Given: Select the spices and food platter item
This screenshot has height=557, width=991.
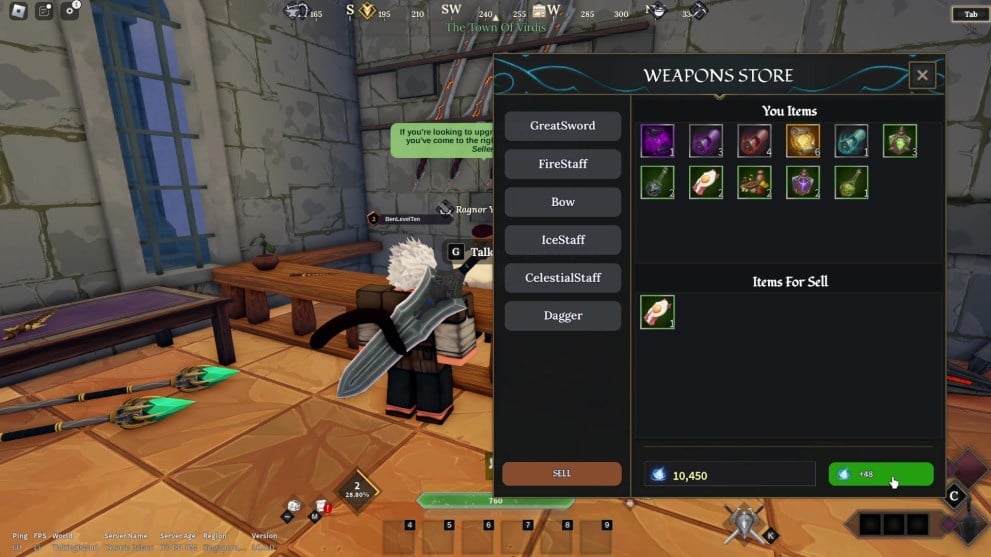Looking at the screenshot, I should tap(754, 182).
